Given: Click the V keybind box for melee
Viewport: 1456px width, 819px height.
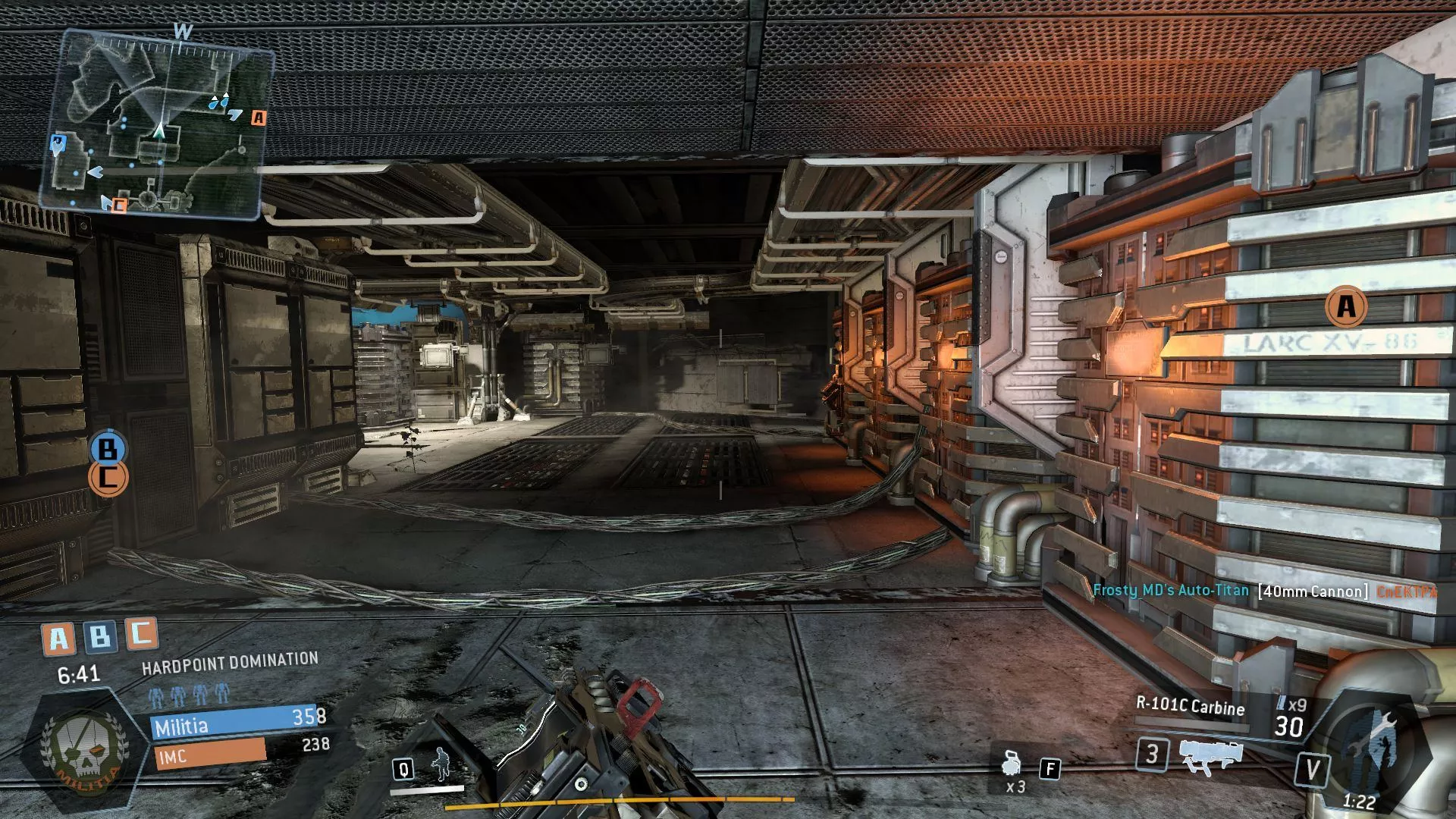Looking at the screenshot, I should [x=1313, y=768].
